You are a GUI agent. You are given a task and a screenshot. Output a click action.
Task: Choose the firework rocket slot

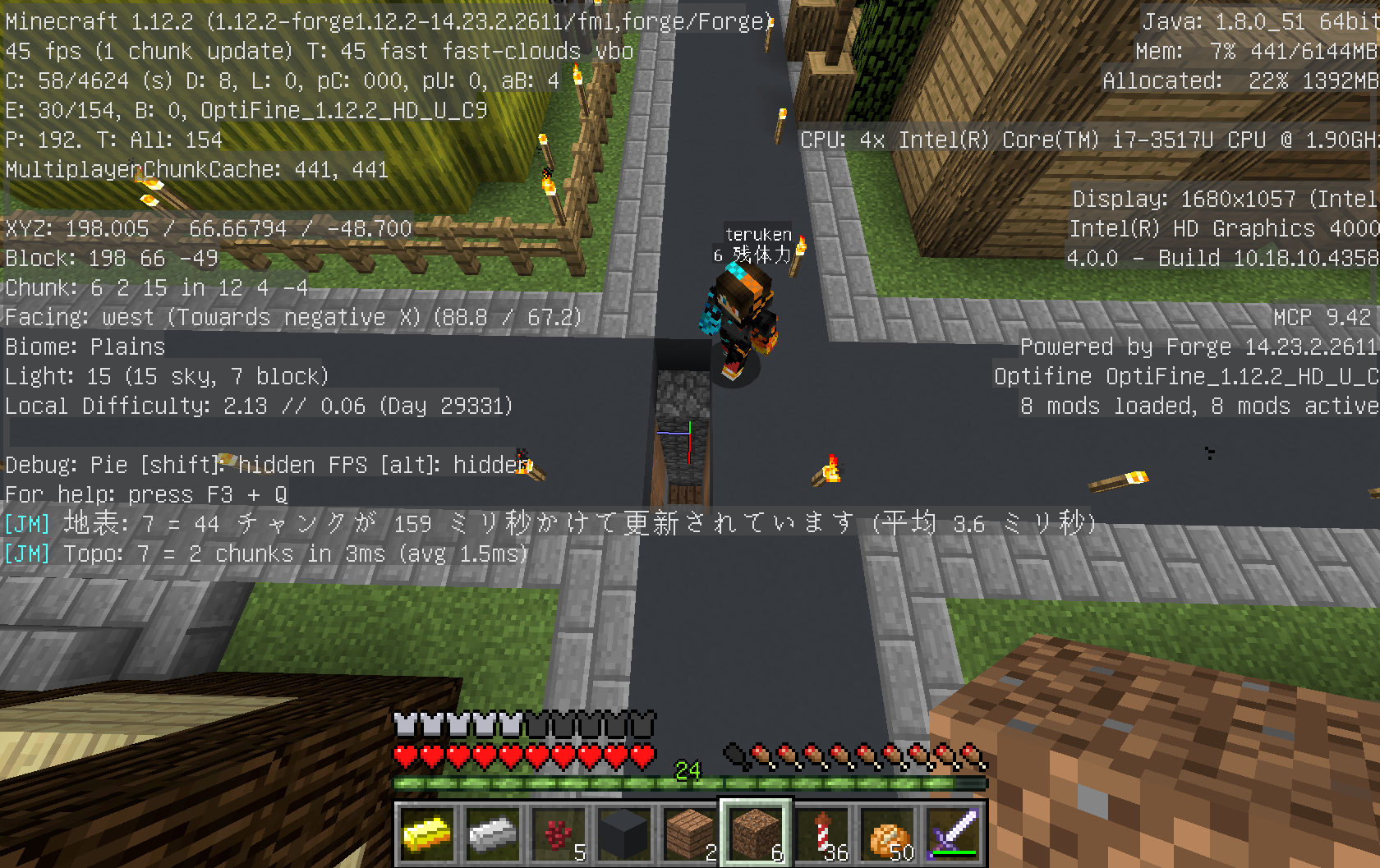point(821,834)
